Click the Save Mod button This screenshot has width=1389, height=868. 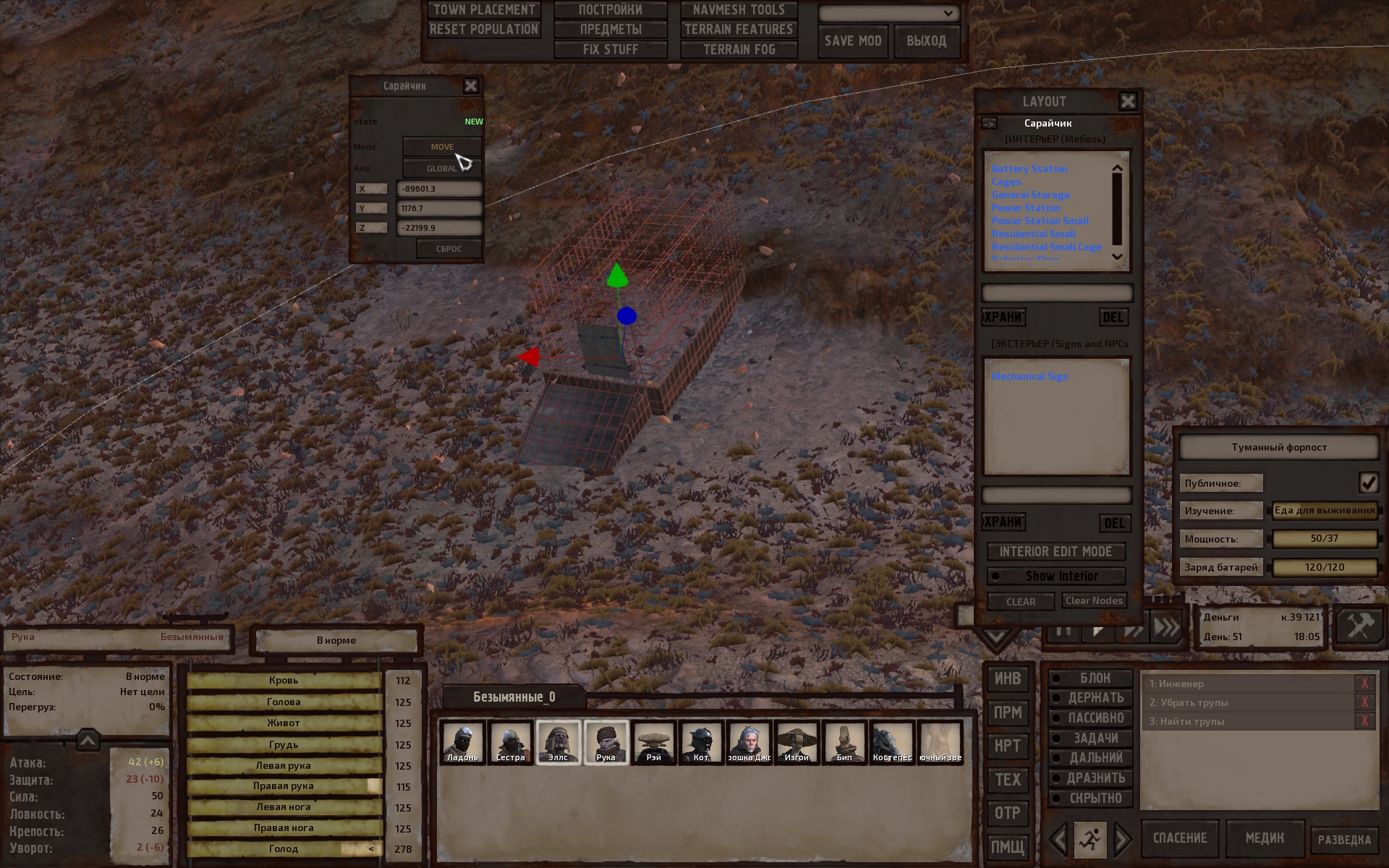coord(853,41)
